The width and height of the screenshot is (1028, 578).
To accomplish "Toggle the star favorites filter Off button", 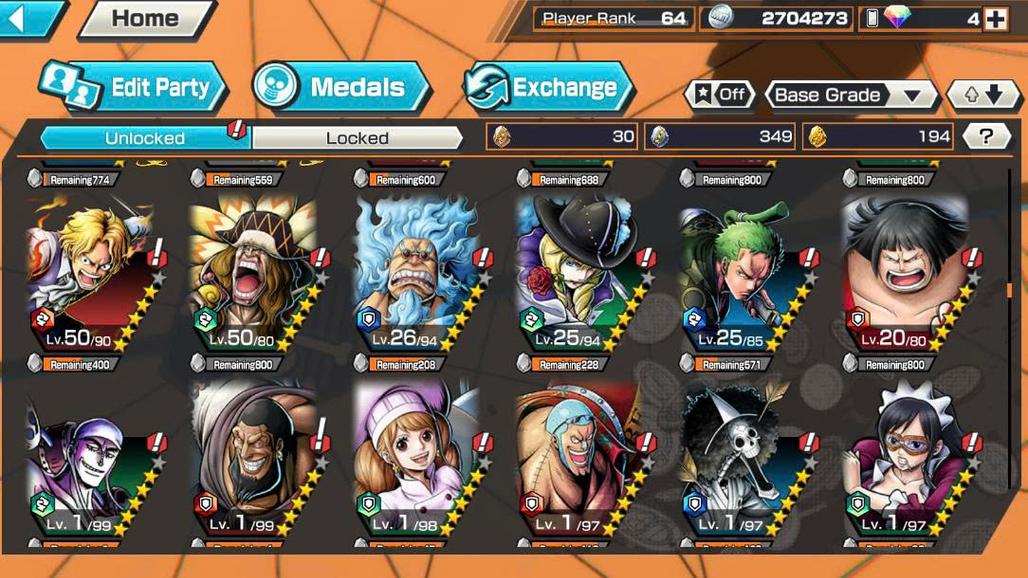I will pyautogui.click(x=719, y=95).
